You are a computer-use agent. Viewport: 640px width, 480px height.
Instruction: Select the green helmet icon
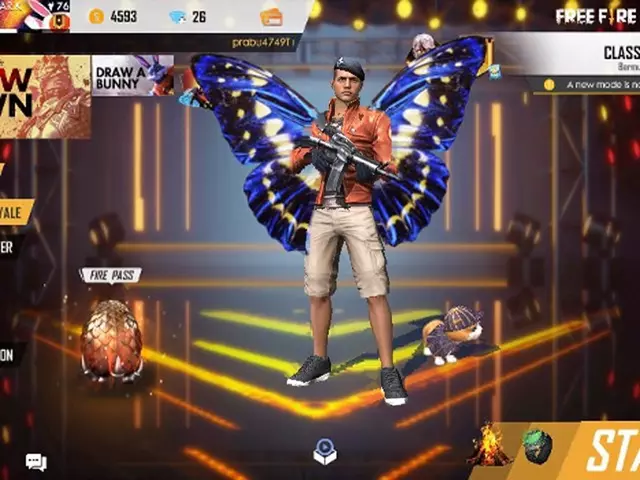(x=537, y=446)
